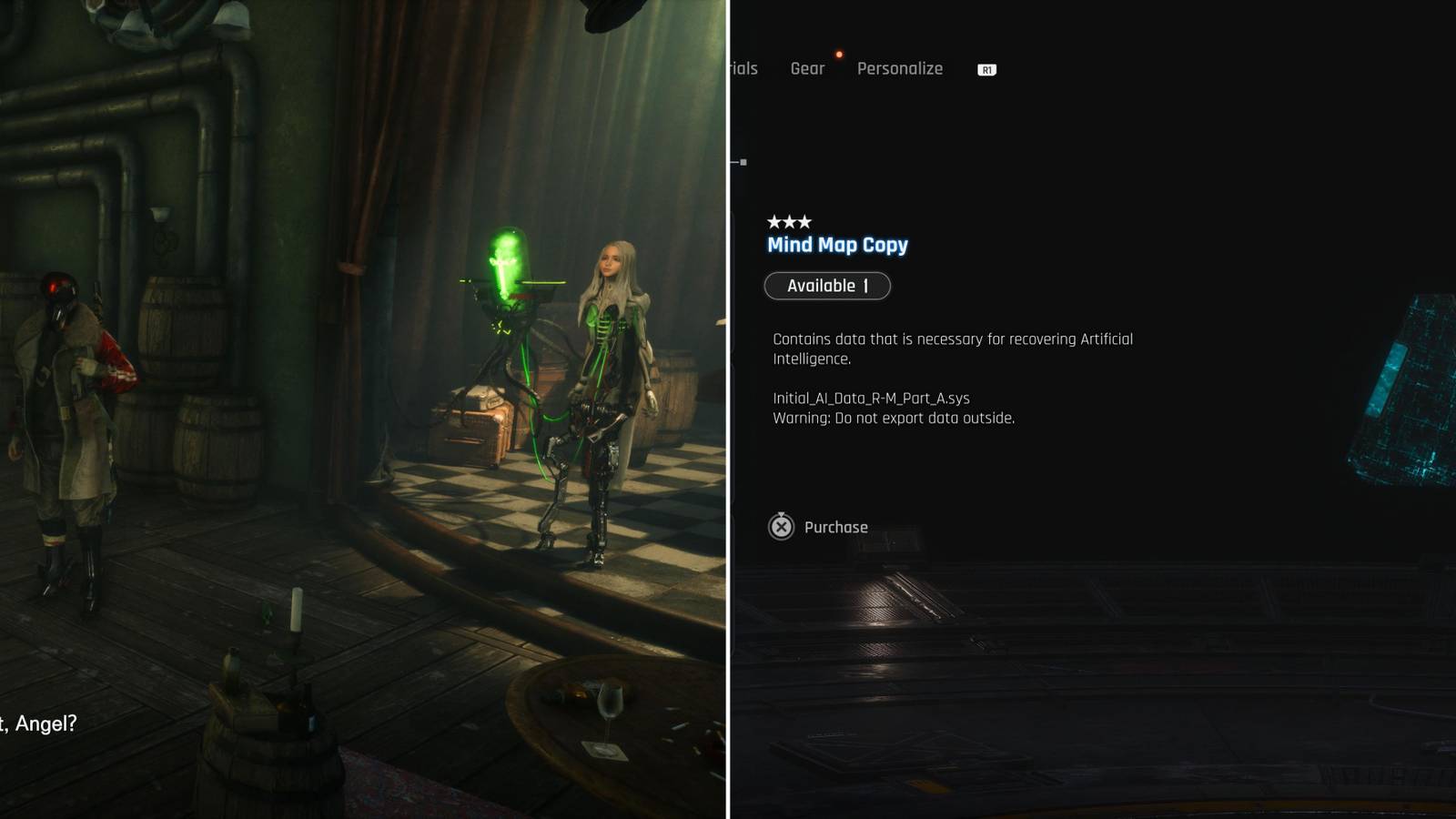
Task: Switch to the Gear tab
Action: pos(808,68)
